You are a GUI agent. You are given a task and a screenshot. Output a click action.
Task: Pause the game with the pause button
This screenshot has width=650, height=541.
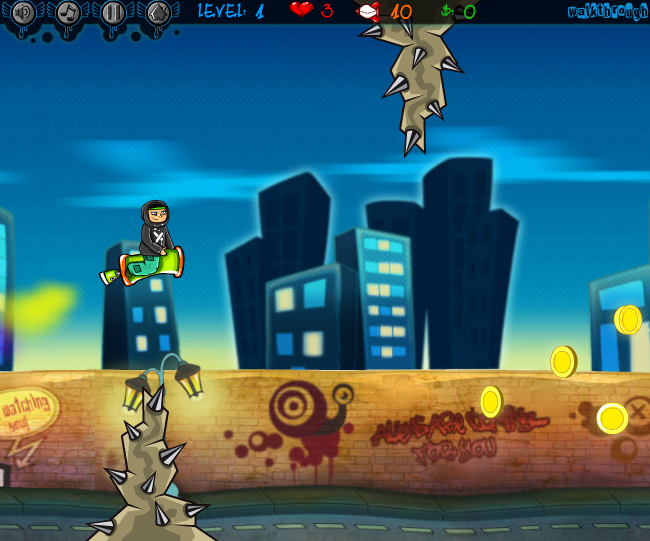pos(113,13)
